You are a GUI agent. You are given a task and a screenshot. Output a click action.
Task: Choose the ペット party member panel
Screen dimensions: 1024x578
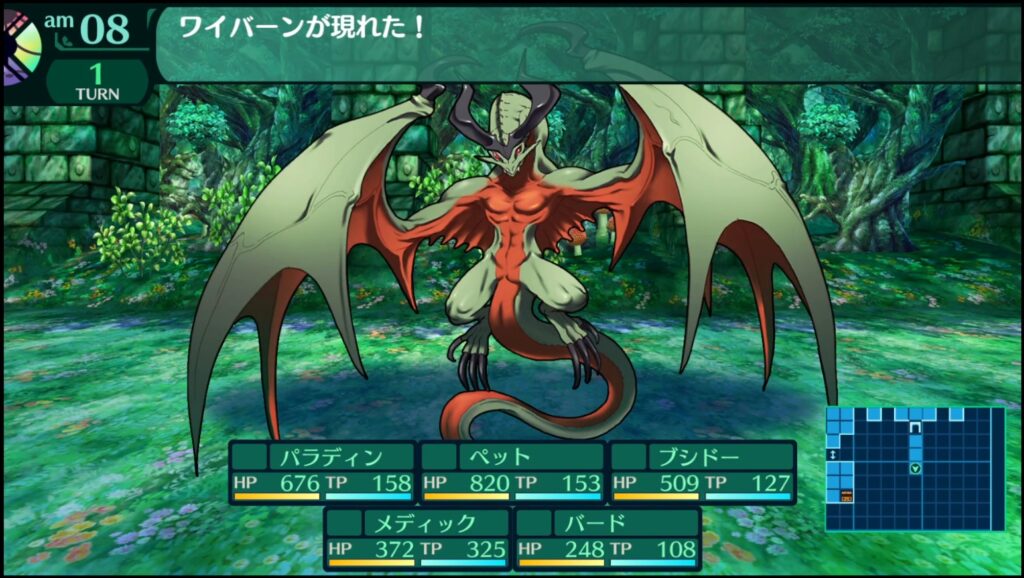point(512,472)
